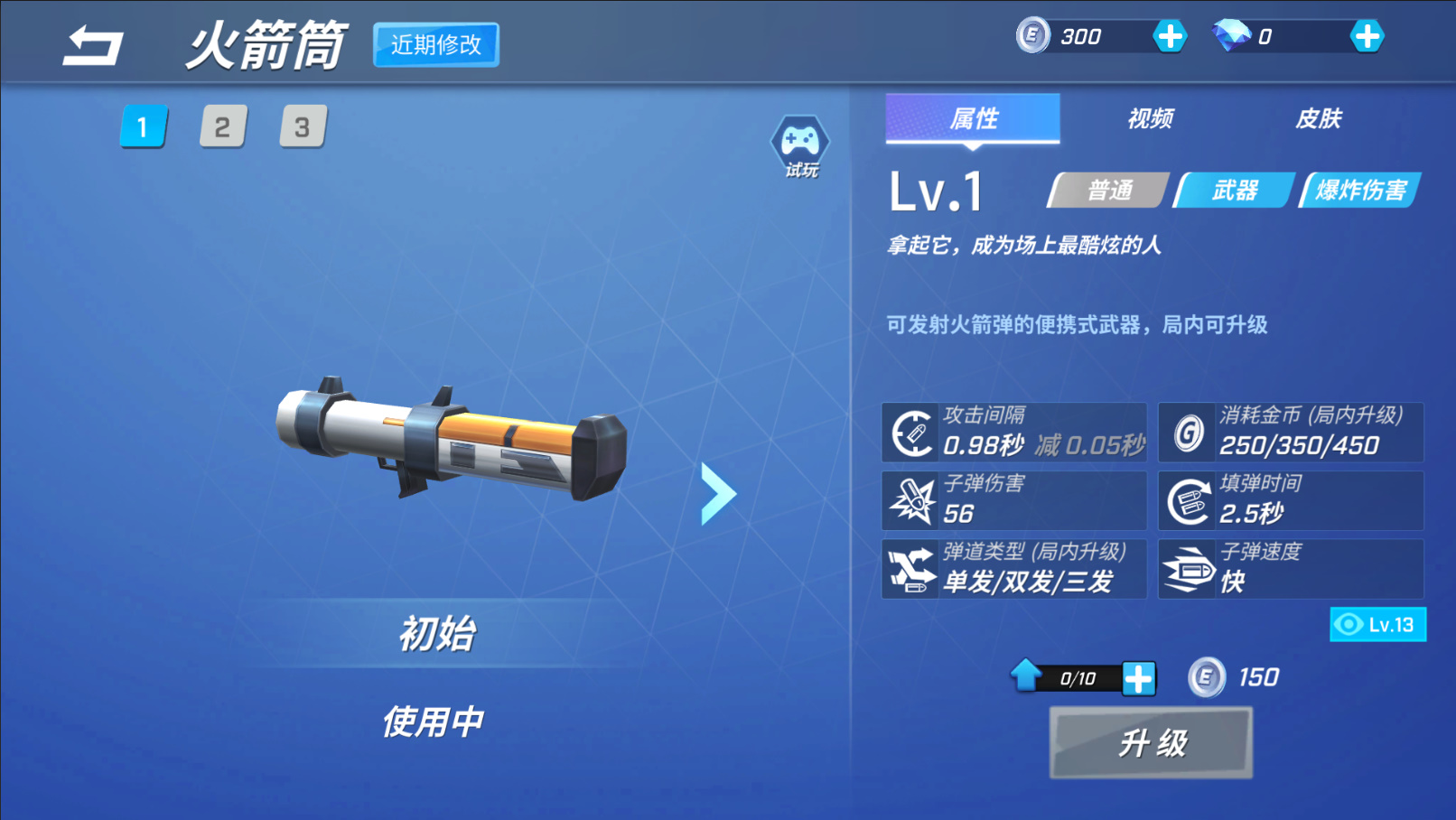Click the 普通 rarity tag
This screenshot has height=820, width=1456.
(x=1109, y=191)
